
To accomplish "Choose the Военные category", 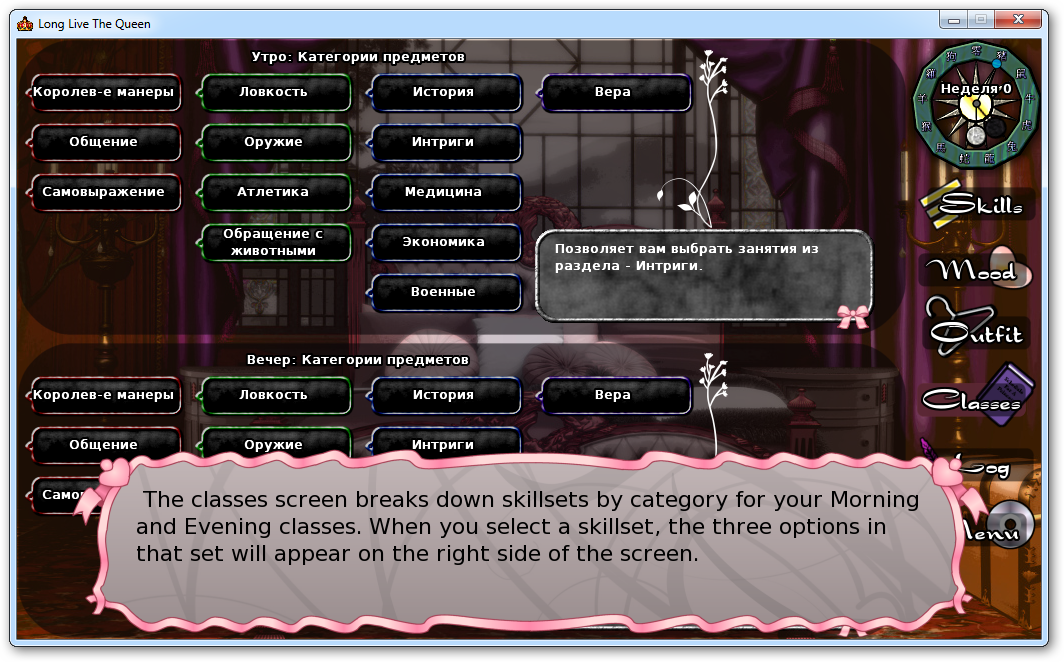I will (444, 292).
